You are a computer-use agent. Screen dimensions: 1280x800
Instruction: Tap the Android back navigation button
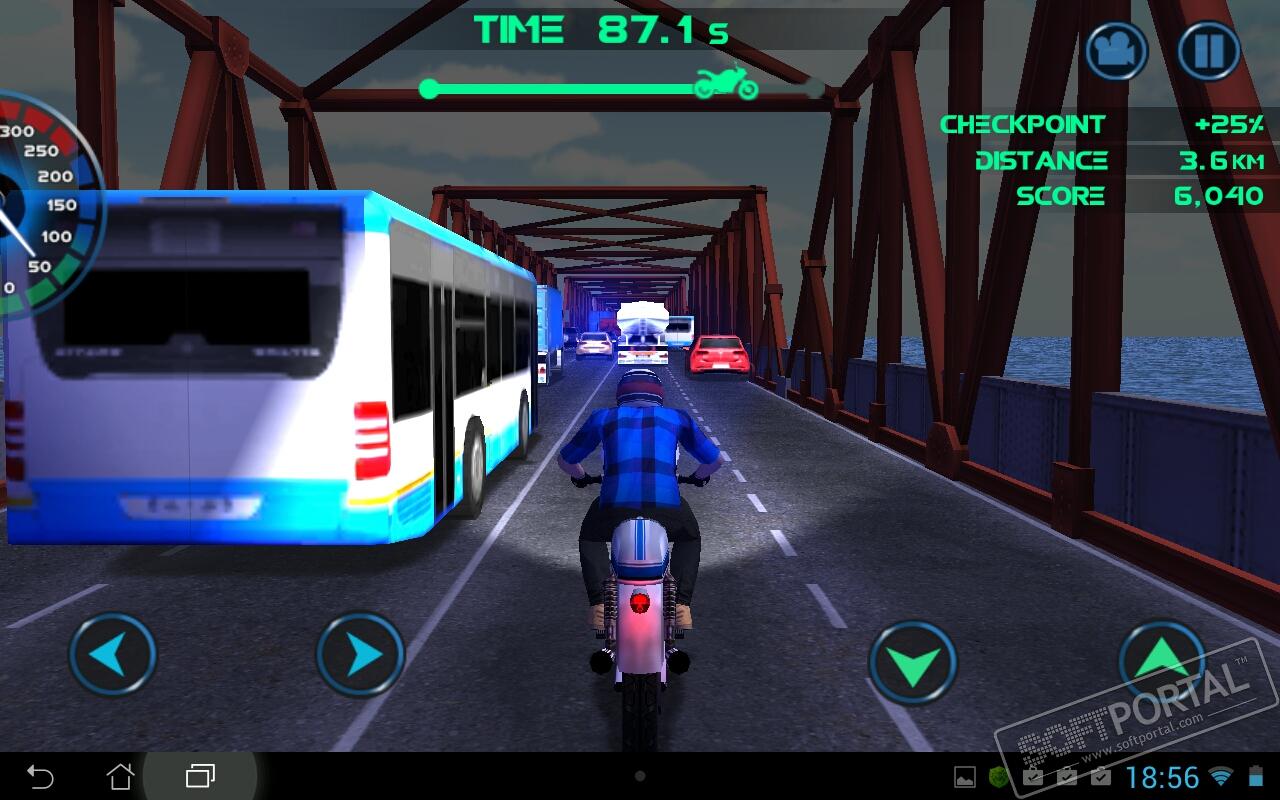click(x=40, y=776)
